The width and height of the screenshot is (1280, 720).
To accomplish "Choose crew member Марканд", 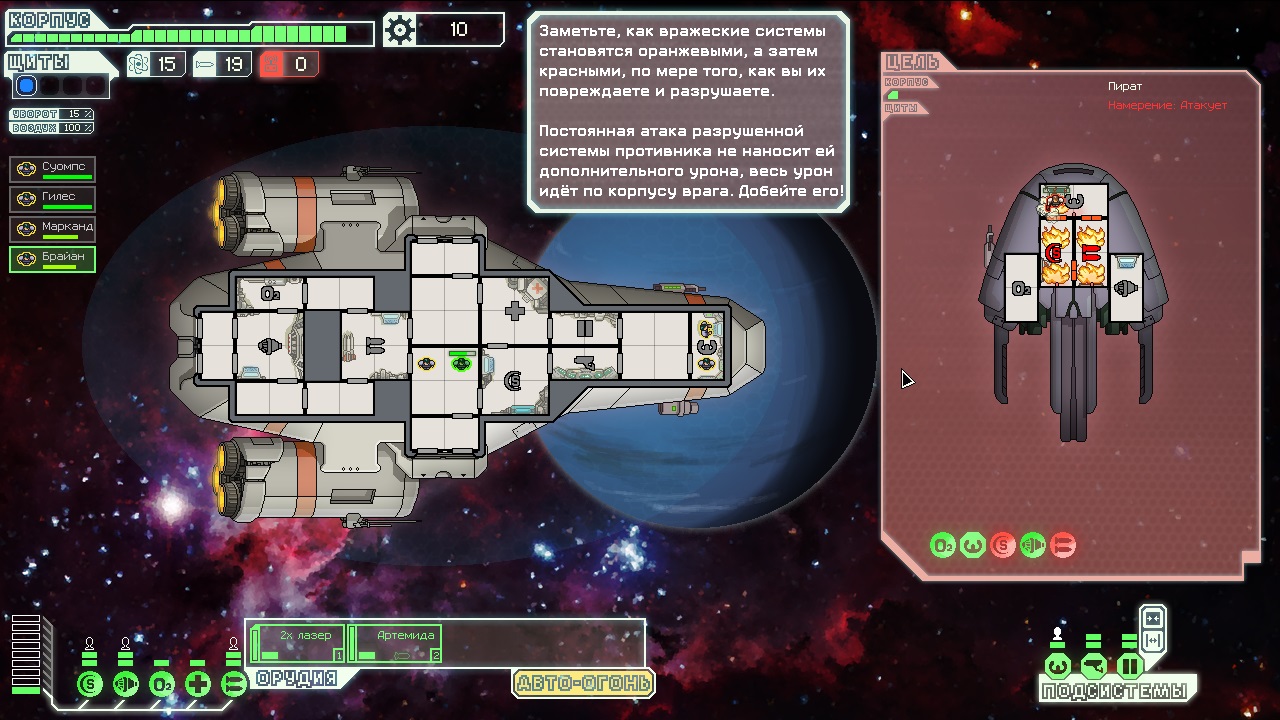I will tap(53, 229).
